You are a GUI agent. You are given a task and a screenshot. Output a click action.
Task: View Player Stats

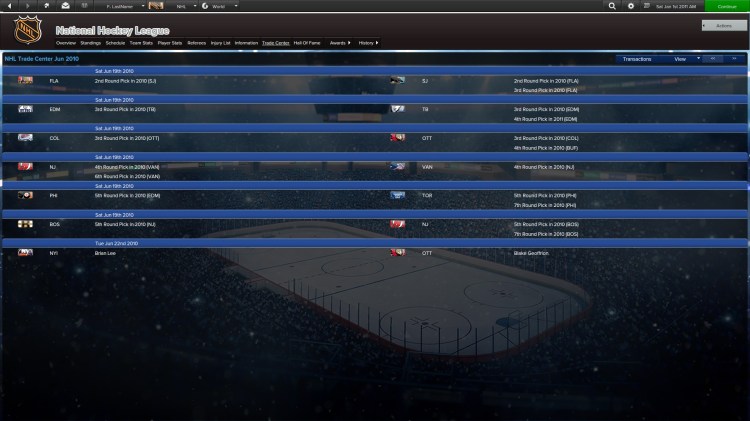tap(170, 44)
